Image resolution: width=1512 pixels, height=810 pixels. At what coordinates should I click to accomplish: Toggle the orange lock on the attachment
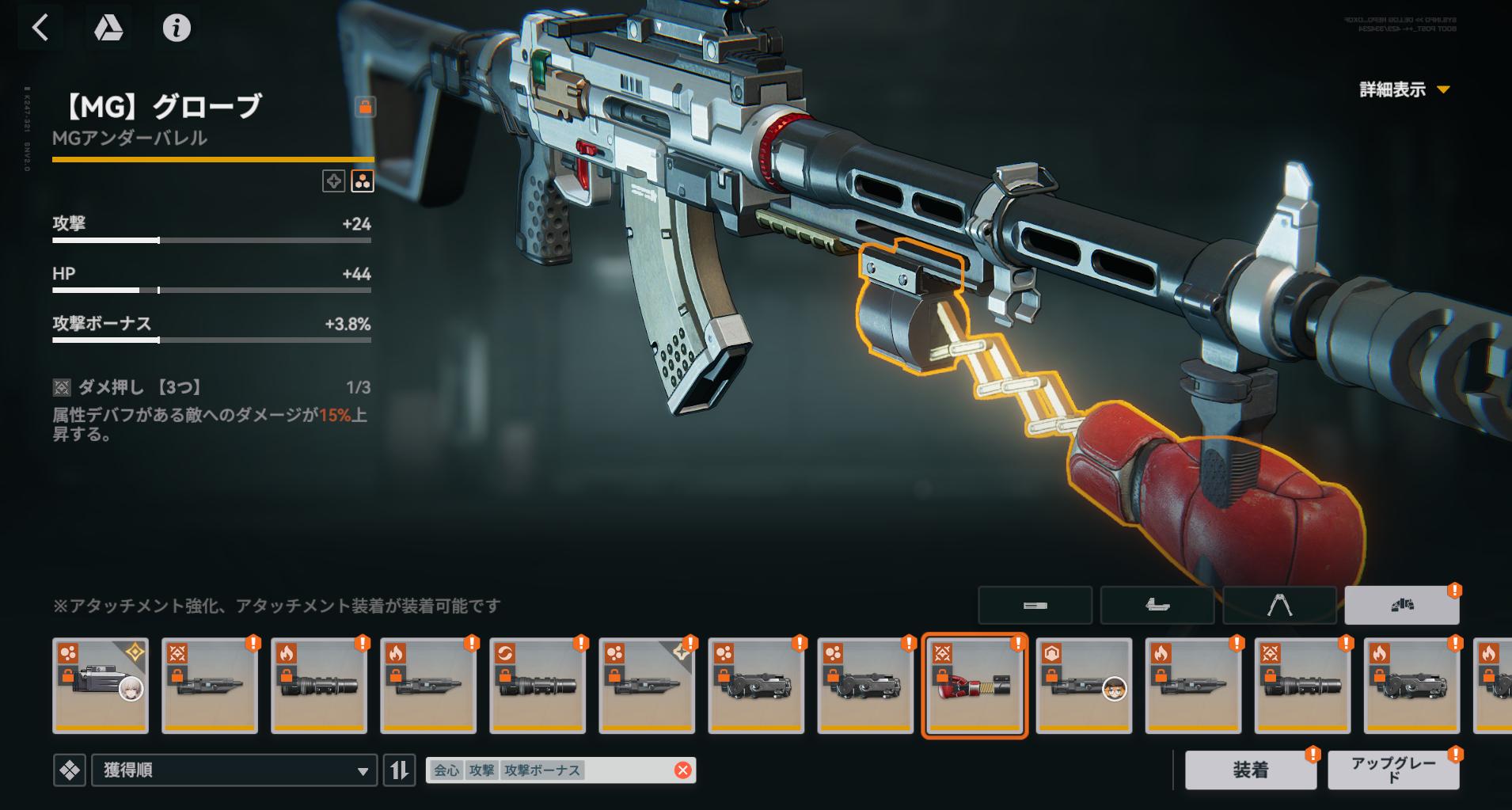365,107
